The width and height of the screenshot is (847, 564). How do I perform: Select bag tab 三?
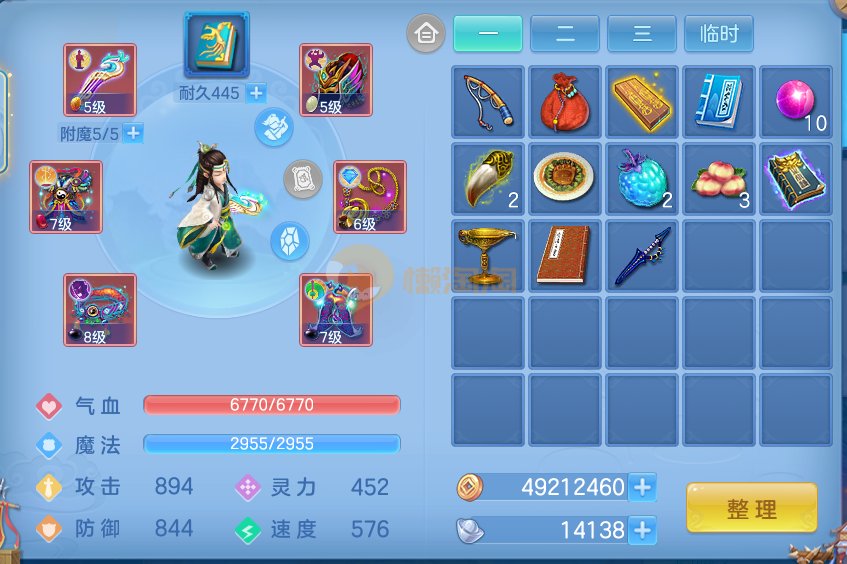tap(641, 34)
